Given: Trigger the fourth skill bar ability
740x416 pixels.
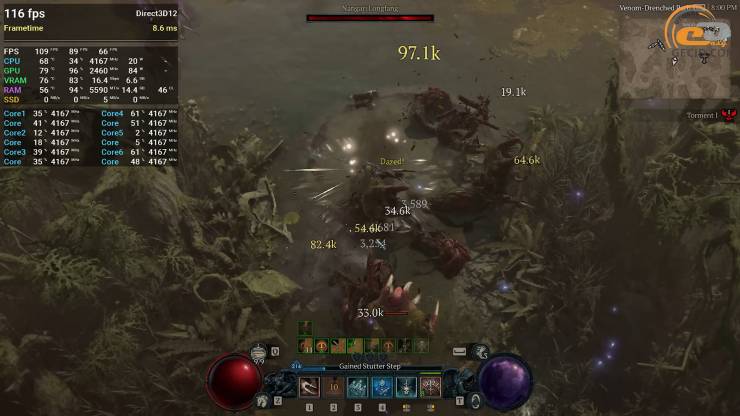Looking at the screenshot, I should point(382,387).
